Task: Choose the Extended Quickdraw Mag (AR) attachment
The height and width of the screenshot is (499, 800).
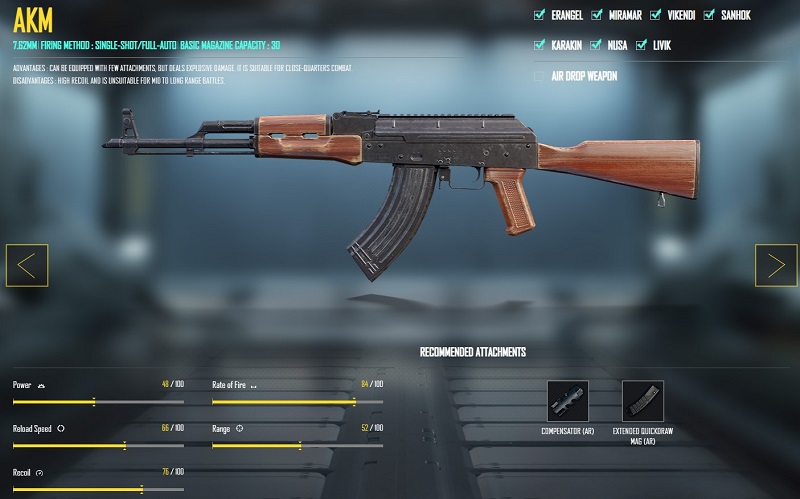Action: point(642,400)
